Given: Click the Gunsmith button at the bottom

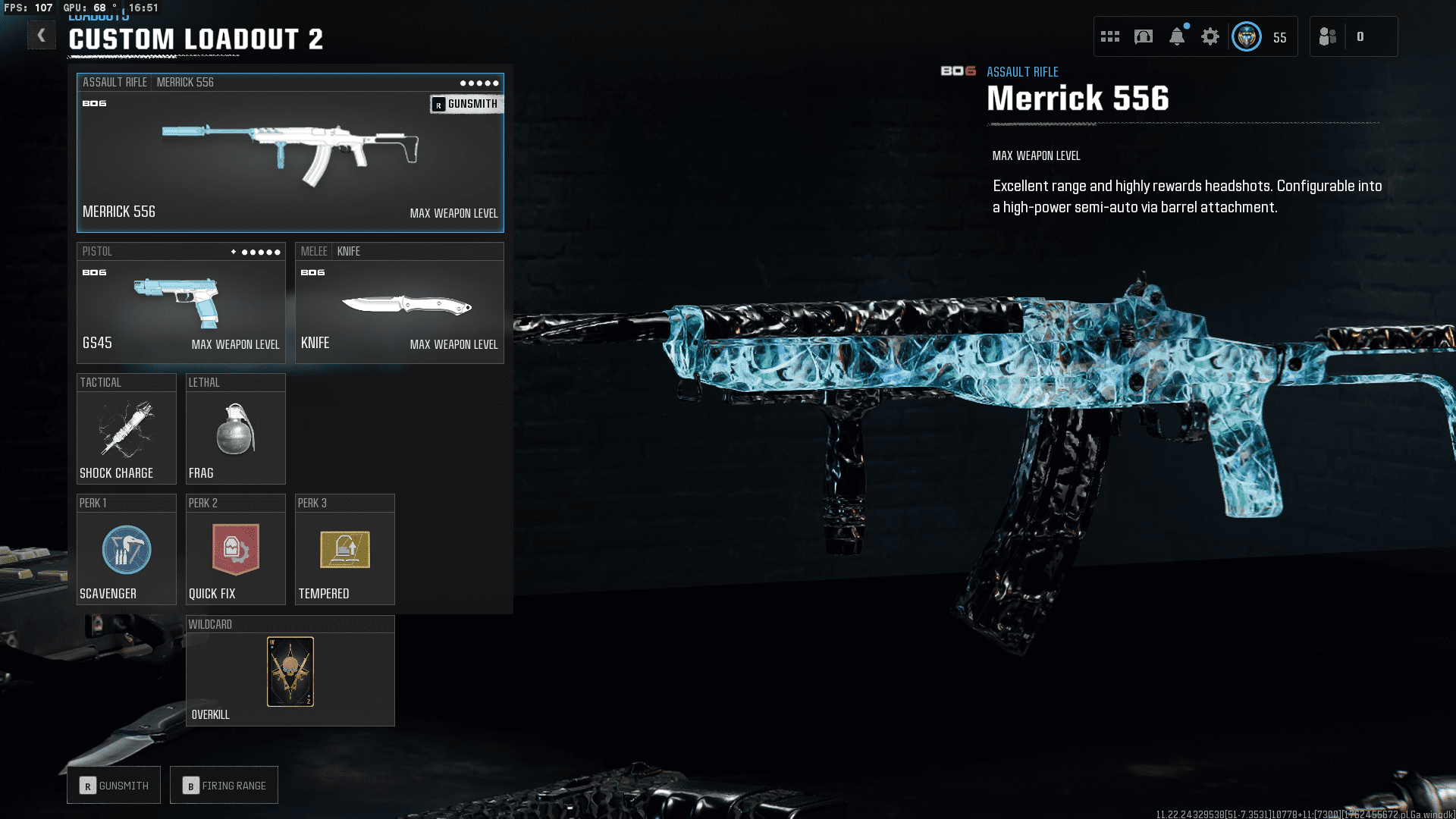Looking at the screenshot, I should [x=113, y=785].
